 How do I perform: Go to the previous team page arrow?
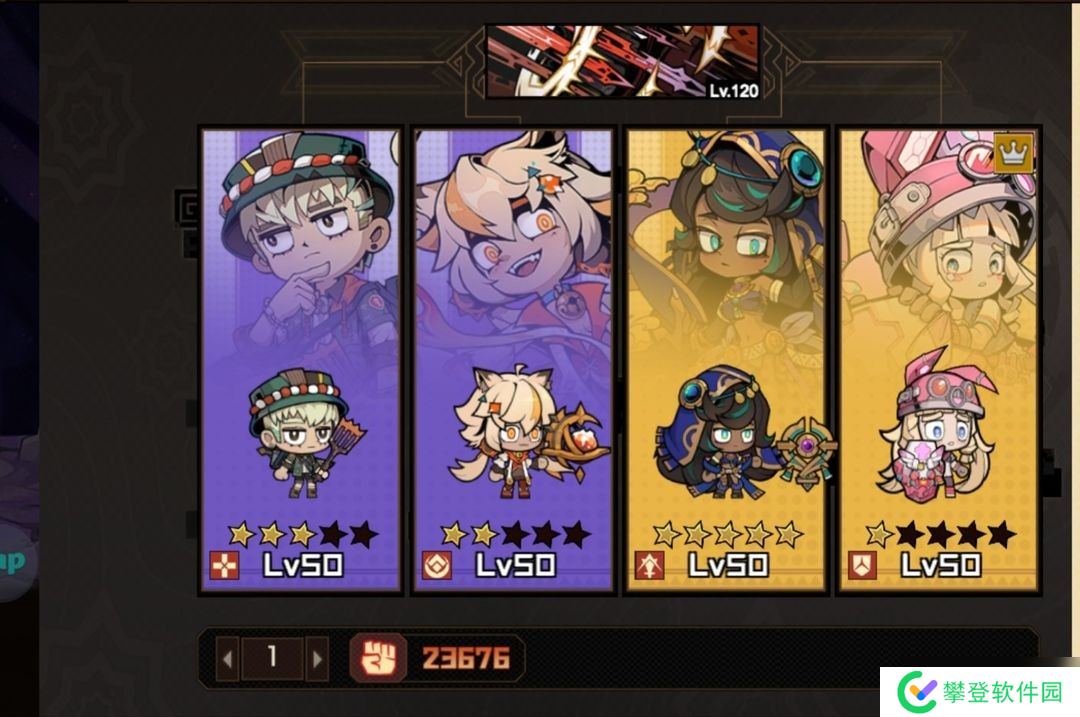(228, 658)
